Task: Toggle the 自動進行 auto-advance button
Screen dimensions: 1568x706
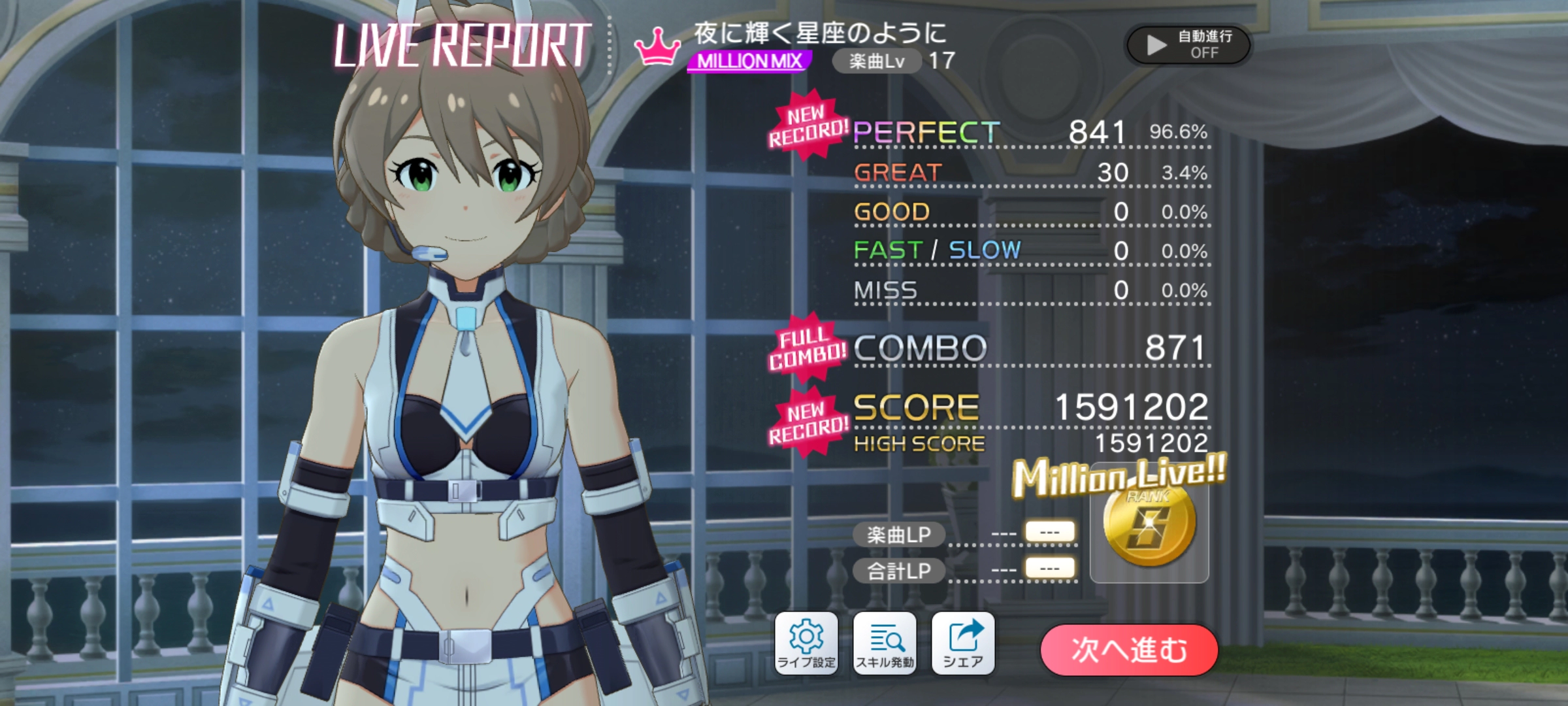Action: tap(1188, 44)
